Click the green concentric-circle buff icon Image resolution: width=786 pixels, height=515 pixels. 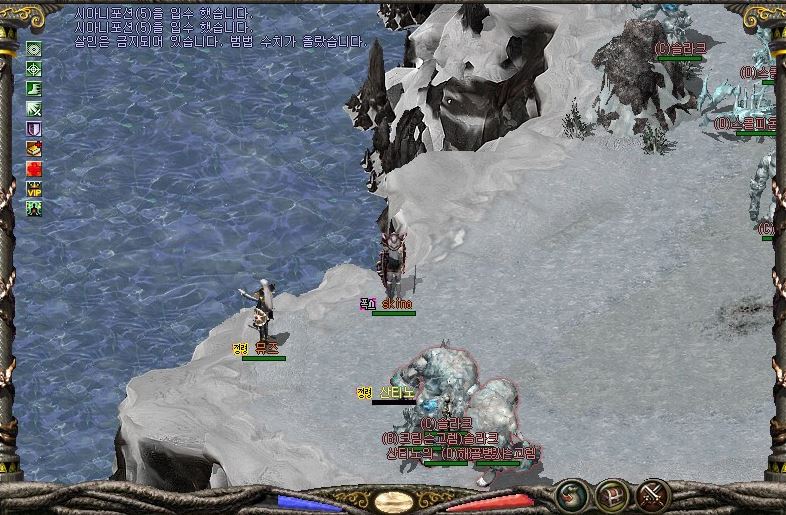[34, 48]
